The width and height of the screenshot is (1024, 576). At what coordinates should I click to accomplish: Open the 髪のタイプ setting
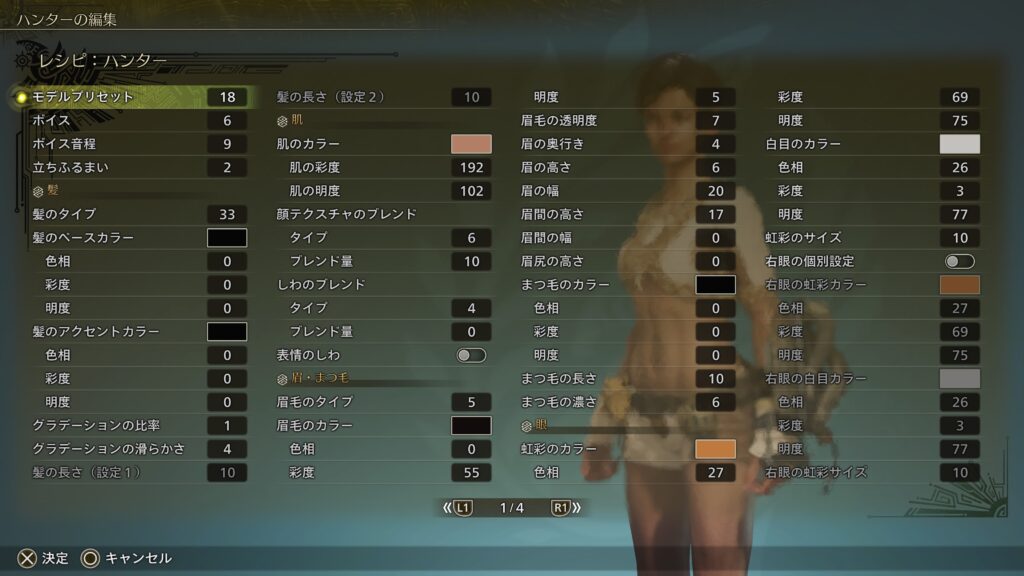pos(130,214)
